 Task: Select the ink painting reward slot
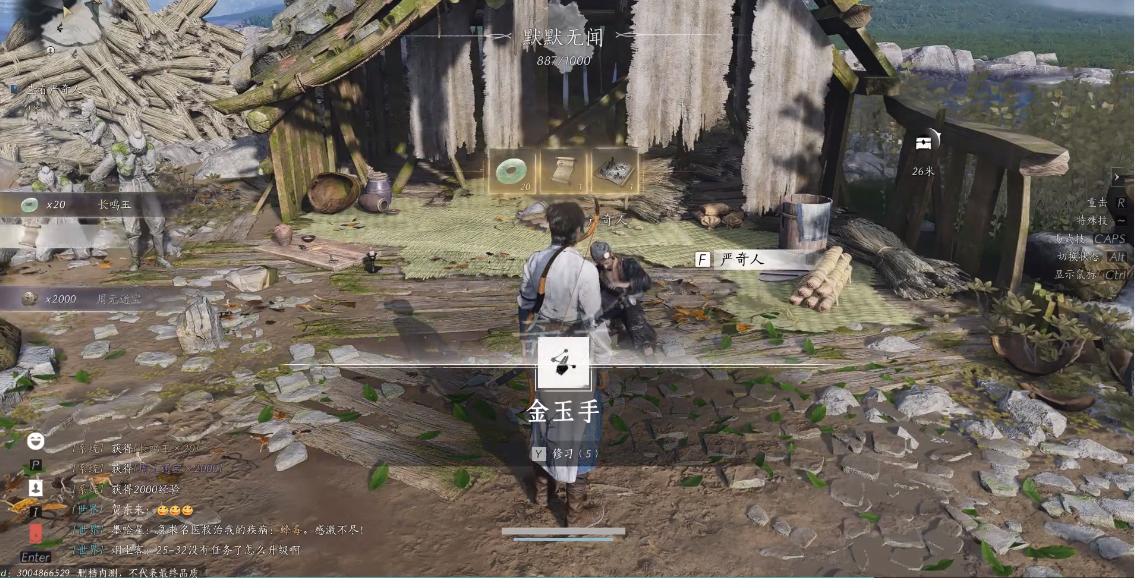614,171
